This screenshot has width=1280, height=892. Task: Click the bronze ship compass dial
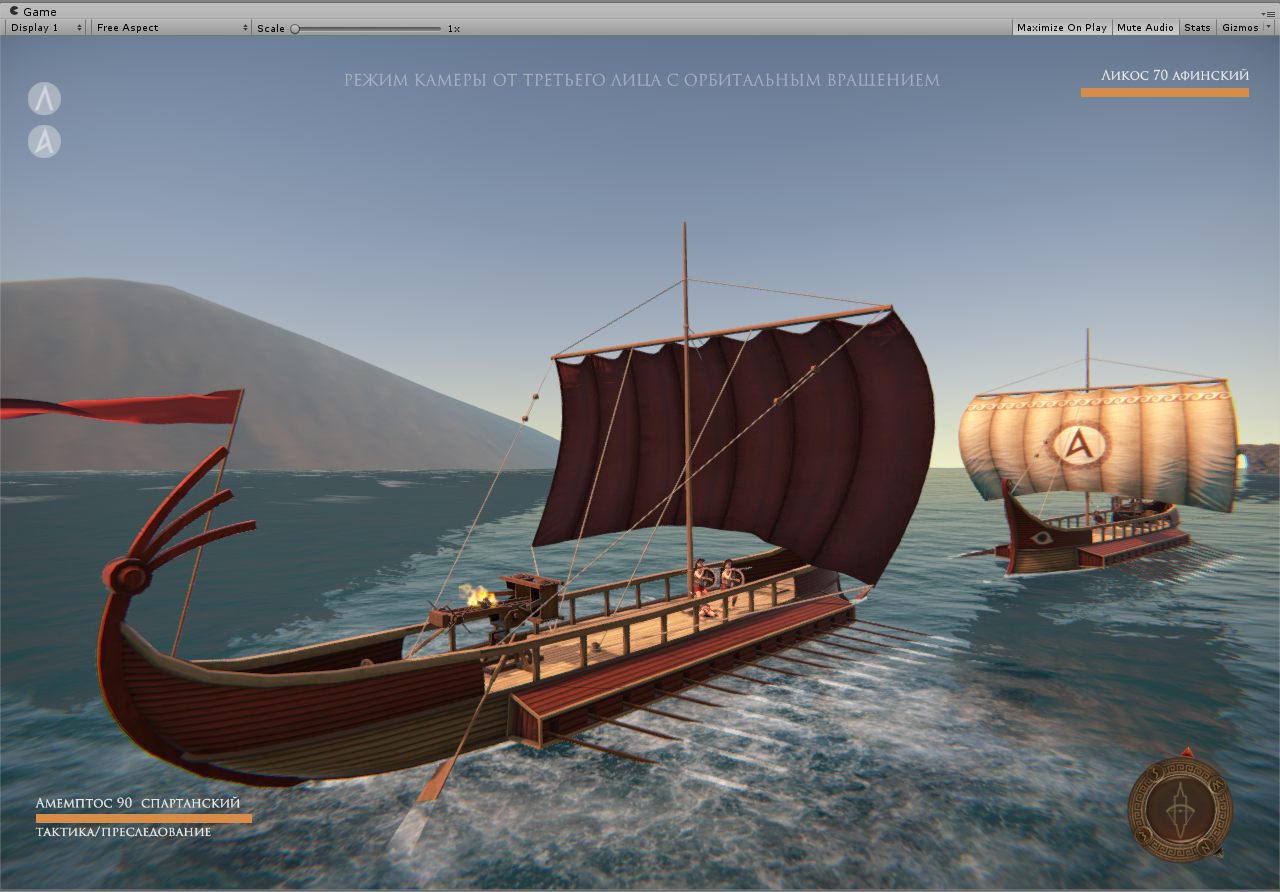pyautogui.click(x=1180, y=807)
